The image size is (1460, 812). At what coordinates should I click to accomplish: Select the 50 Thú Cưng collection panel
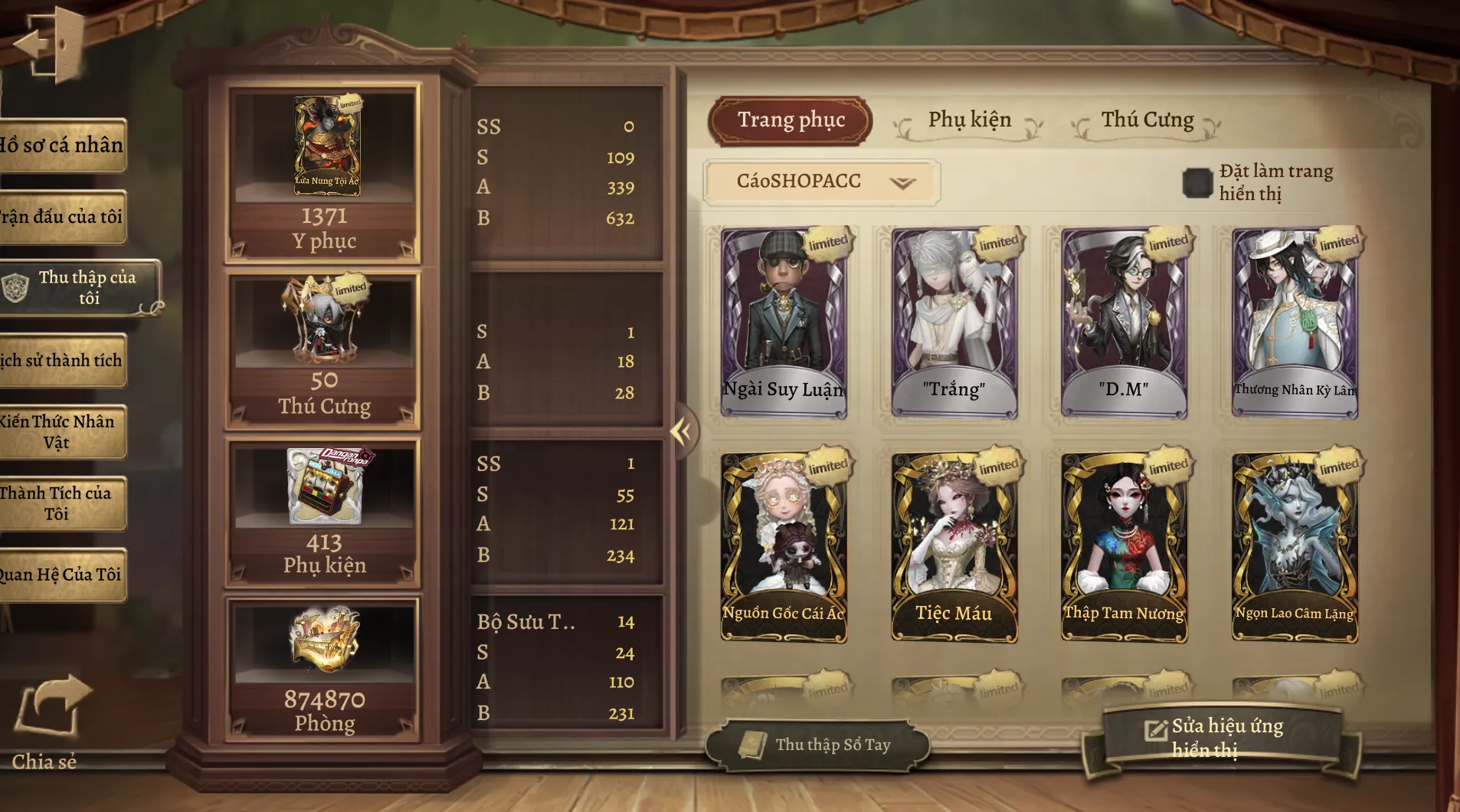323,350
